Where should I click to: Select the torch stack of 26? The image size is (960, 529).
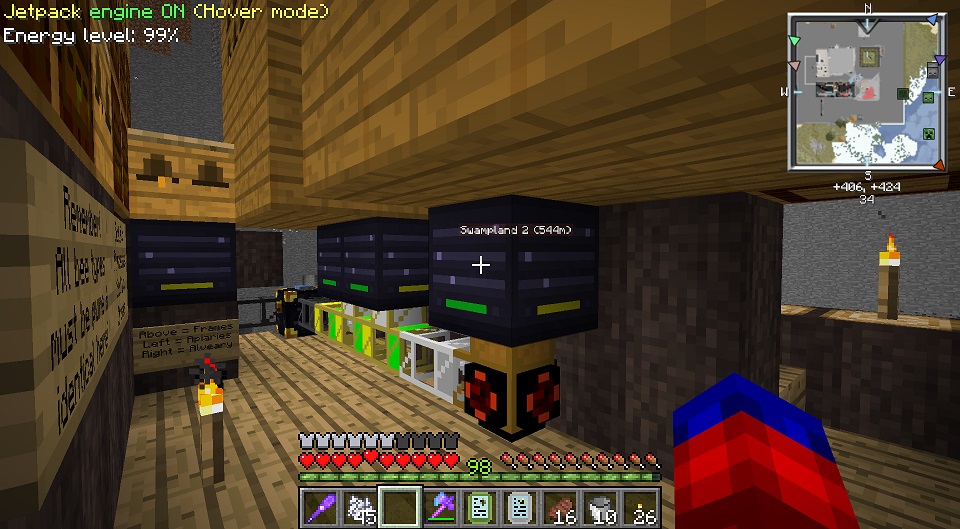pyautogui.click(x=640, y=506)
